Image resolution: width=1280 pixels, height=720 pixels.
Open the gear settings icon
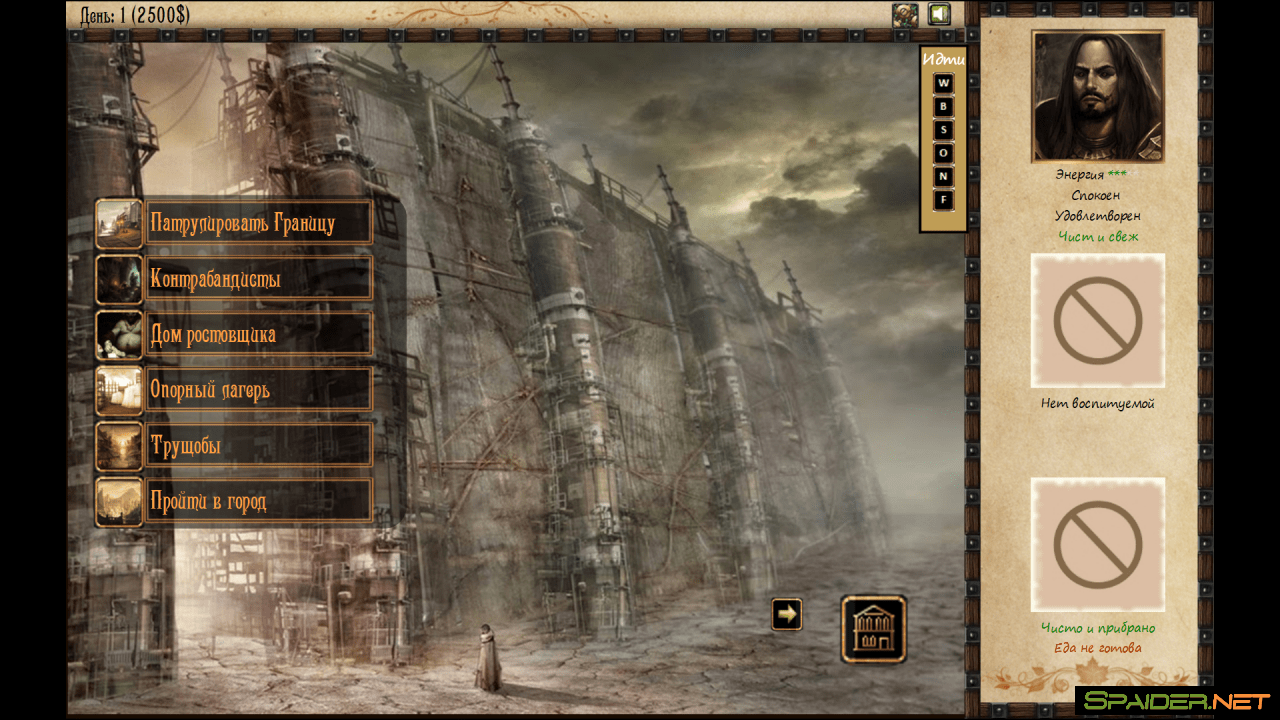pyautogui.click(x=905, y=14)
